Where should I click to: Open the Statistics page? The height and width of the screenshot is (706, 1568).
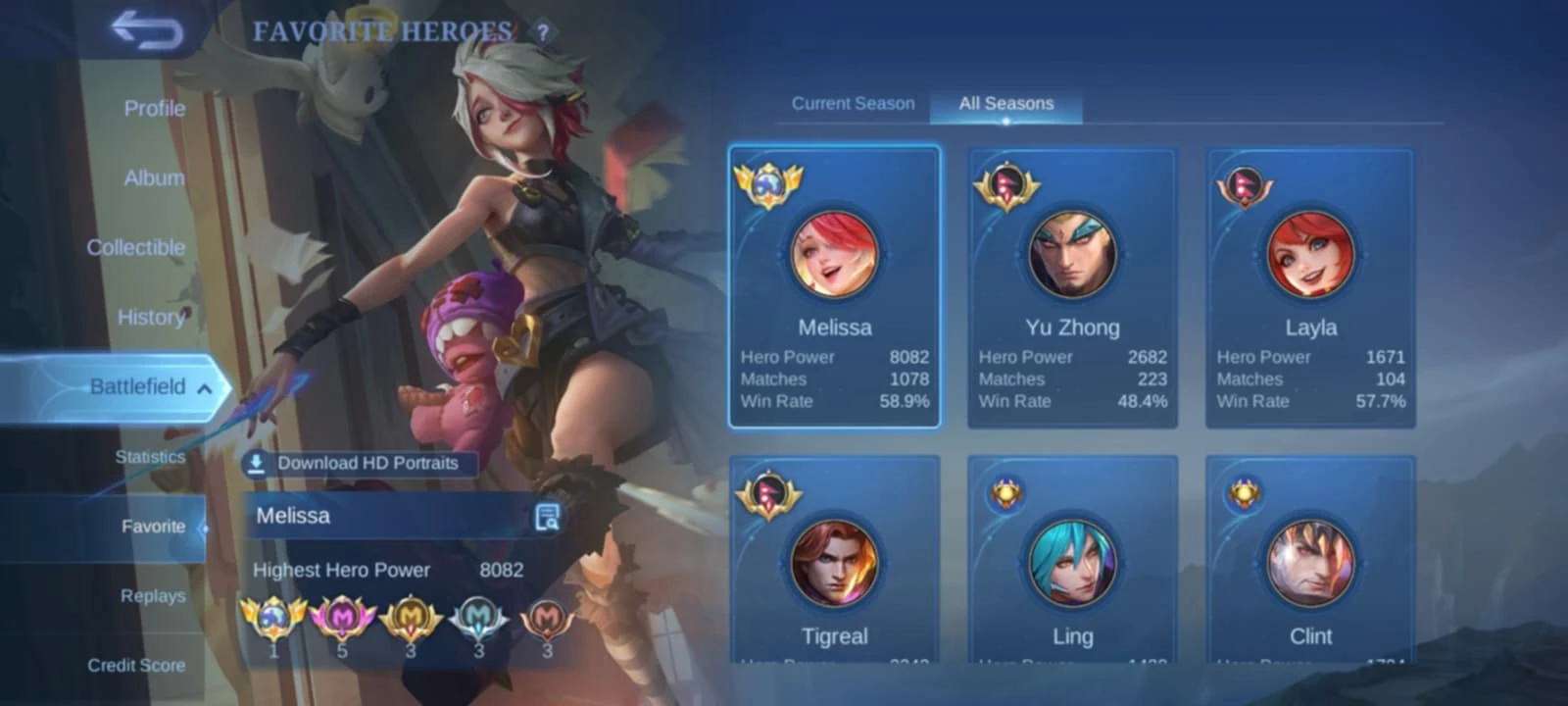(150, 457)
